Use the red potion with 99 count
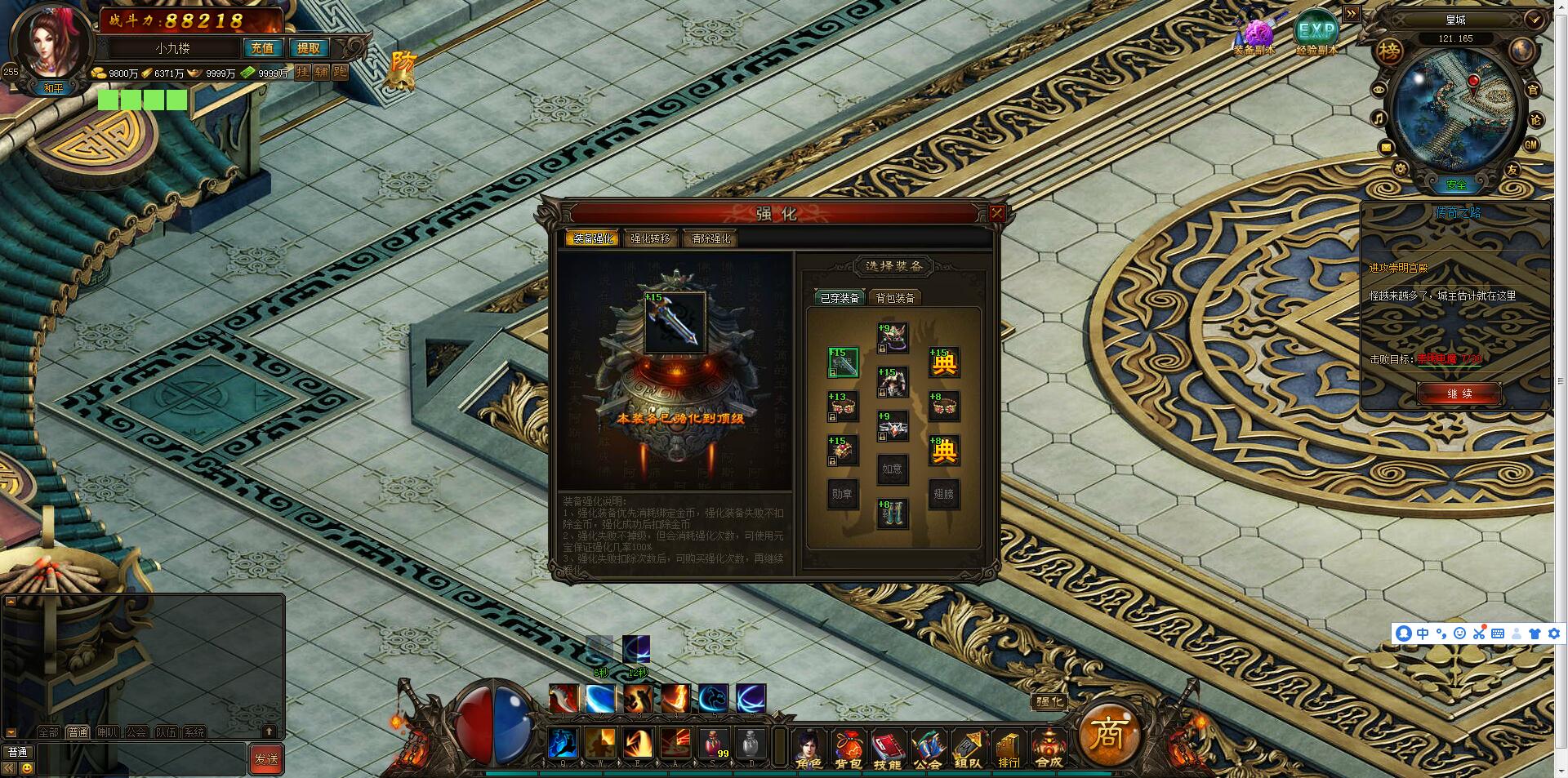 pyautogui.click(x=713, y=744)
